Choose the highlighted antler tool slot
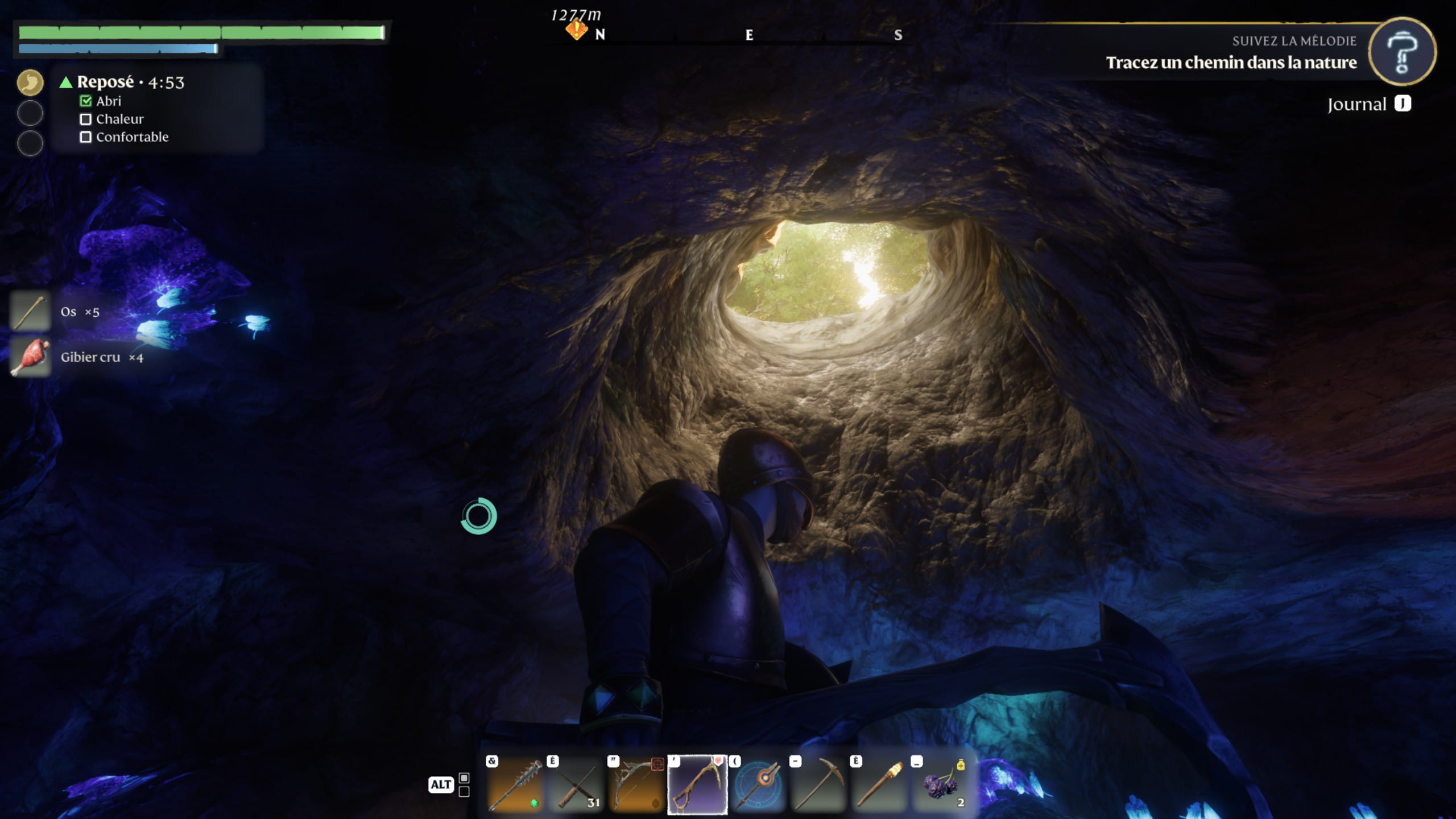Image resolution: width=1456 pixels, height=819 pixels. click(x=697, y=785)
